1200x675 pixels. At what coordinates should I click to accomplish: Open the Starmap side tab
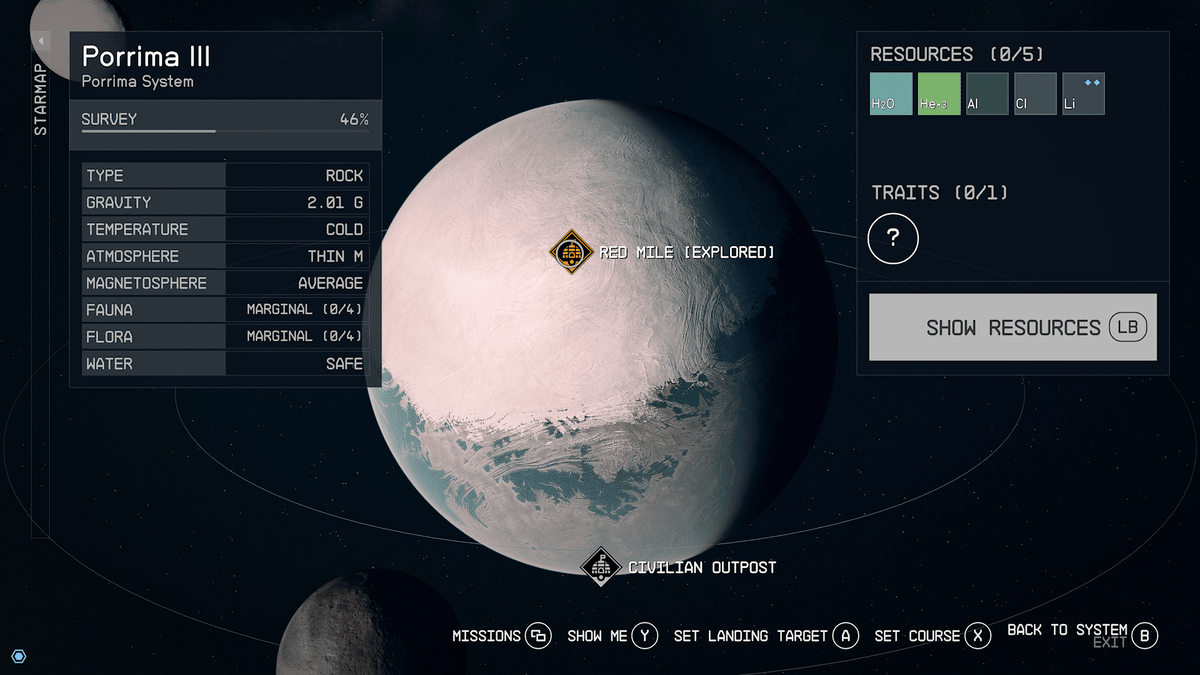pyautogui.click(x=41, y=100)
